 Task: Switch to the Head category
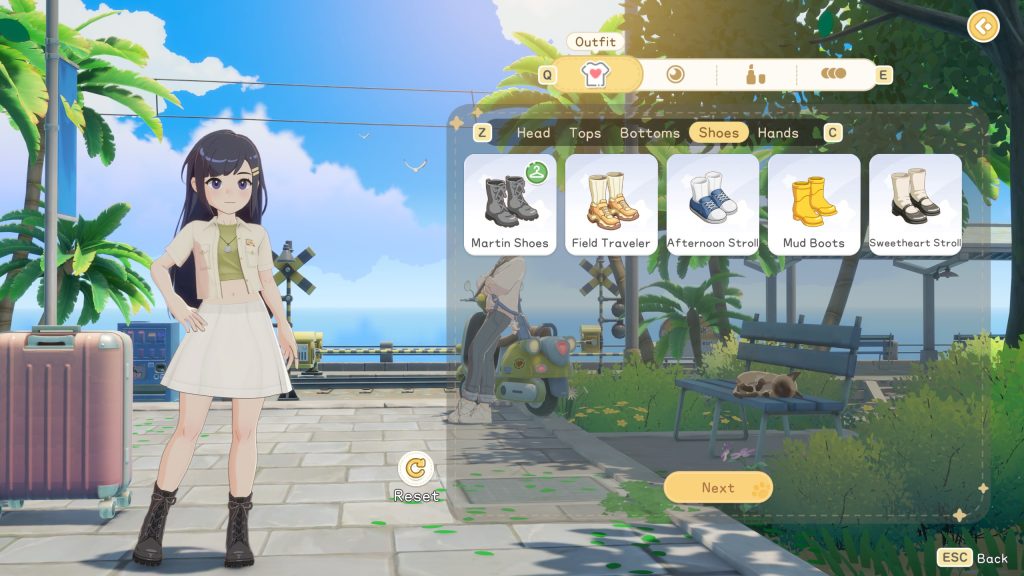pyautogui.click(x=533, y=133)
